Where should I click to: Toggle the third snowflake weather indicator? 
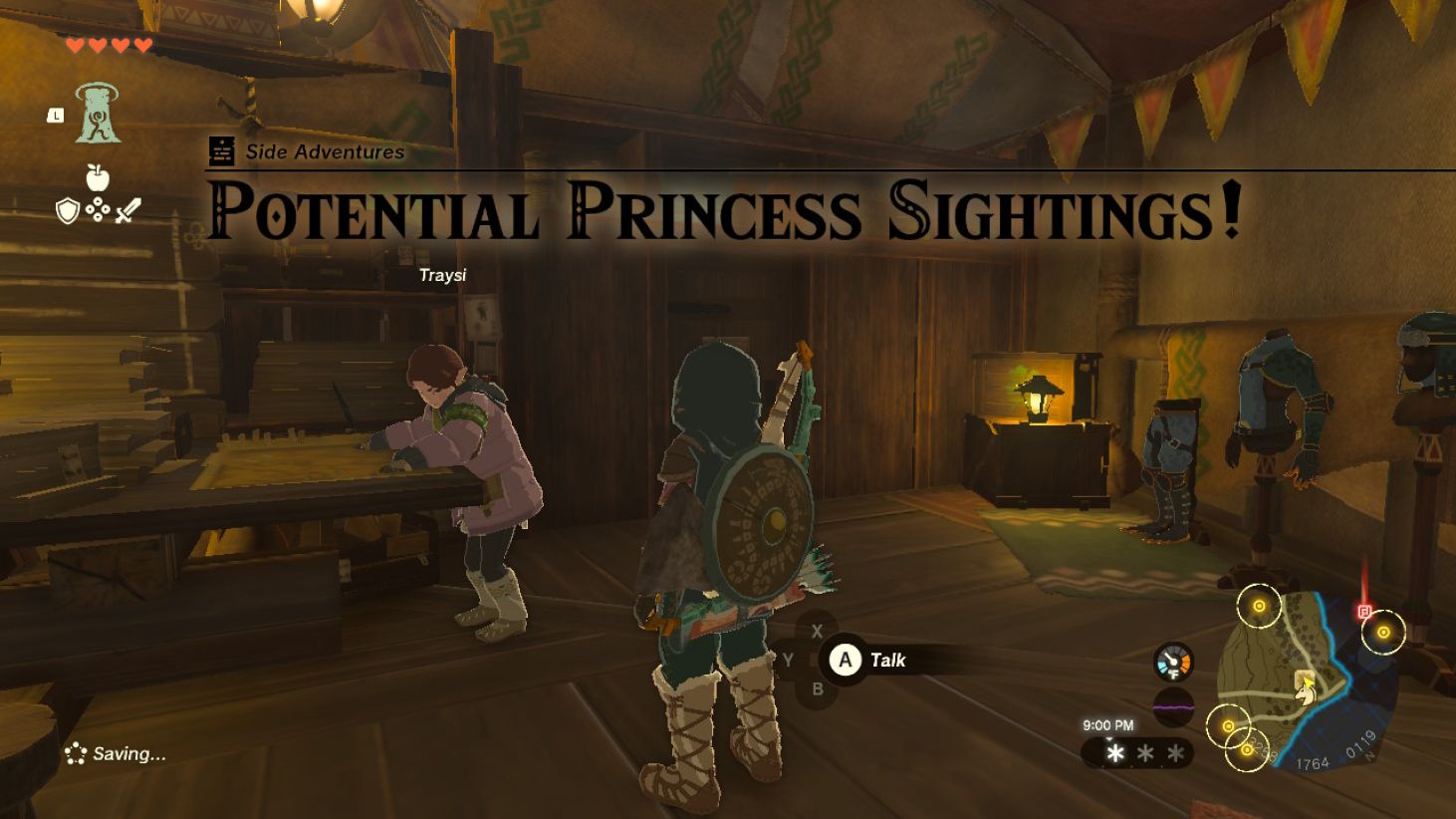coord(1173,750)
